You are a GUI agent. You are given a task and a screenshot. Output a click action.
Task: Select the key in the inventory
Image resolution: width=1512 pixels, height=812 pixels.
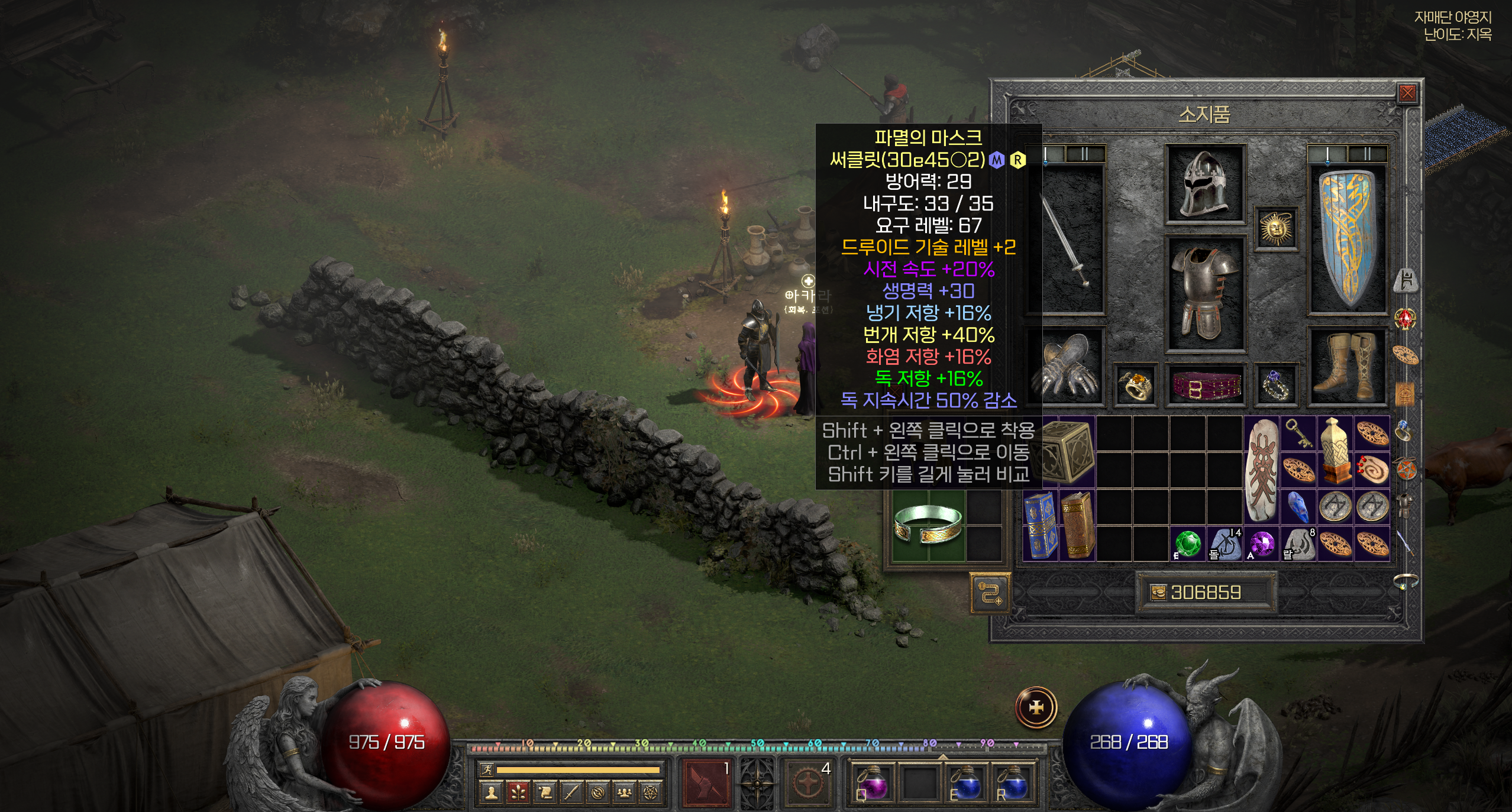pyautogui.click(x=1298, y=433)
